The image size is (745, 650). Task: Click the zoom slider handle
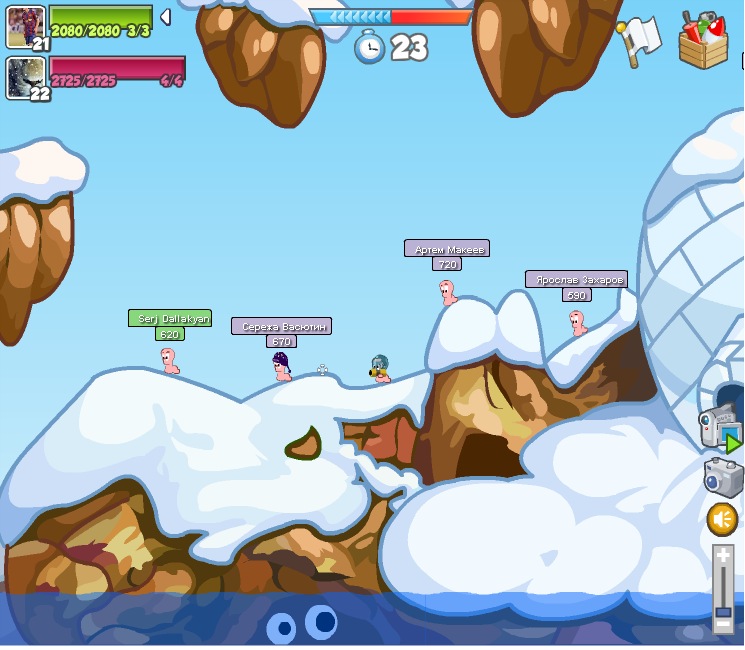[x=723, y=611]
